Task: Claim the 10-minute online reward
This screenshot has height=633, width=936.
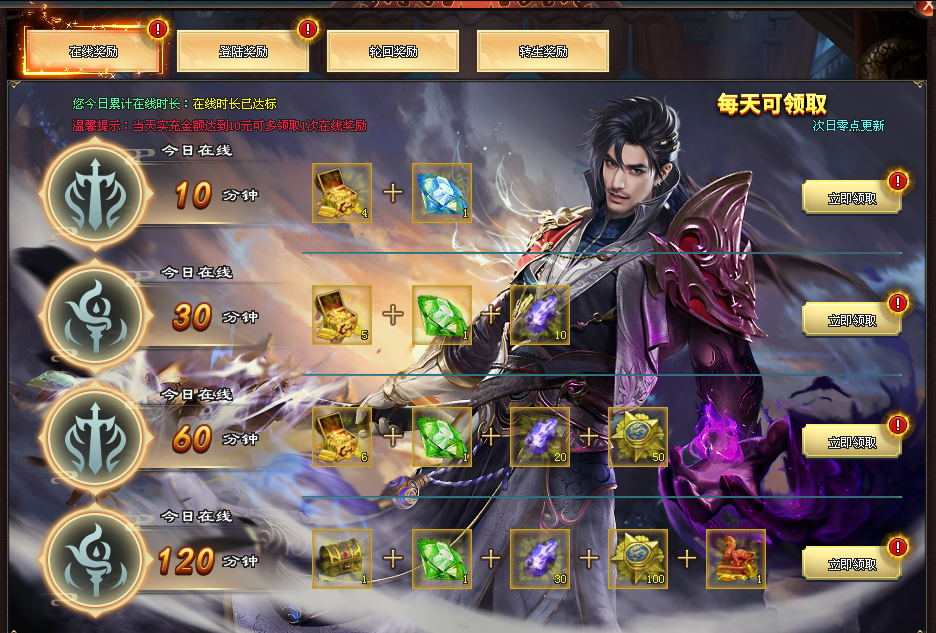Action: click(851, 197)
